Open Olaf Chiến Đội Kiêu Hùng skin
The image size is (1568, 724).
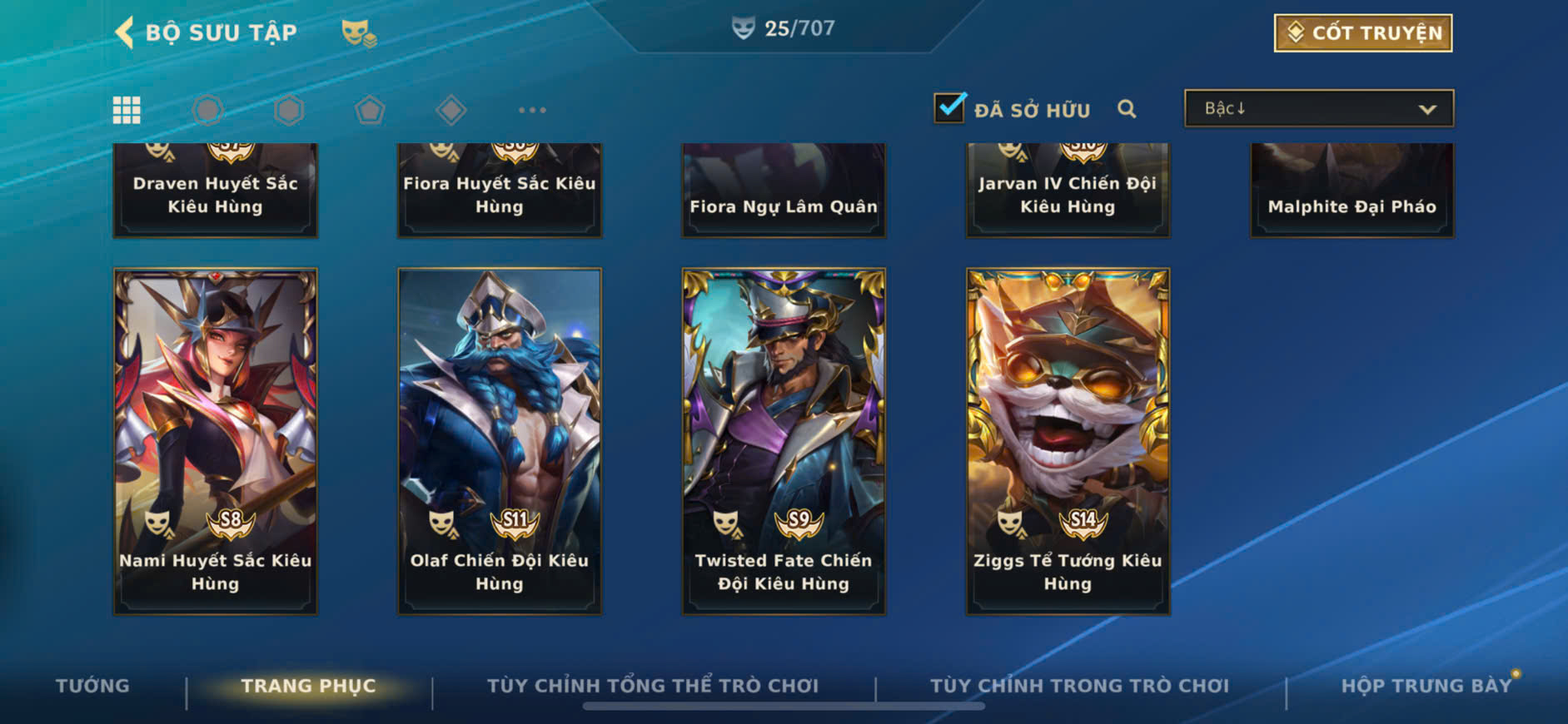click(x=500, y=441)
